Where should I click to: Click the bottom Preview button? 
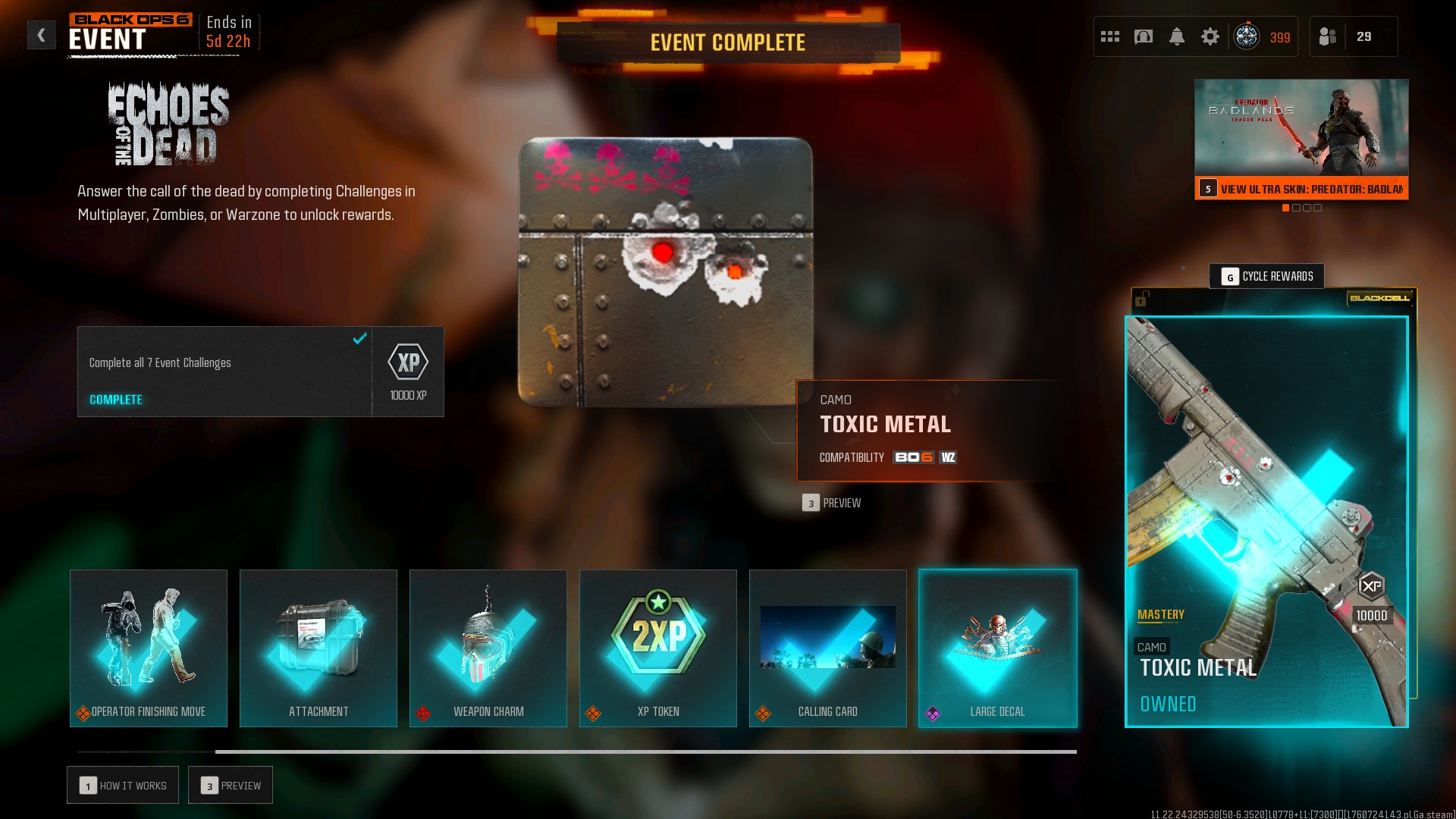tap(231, 786)
